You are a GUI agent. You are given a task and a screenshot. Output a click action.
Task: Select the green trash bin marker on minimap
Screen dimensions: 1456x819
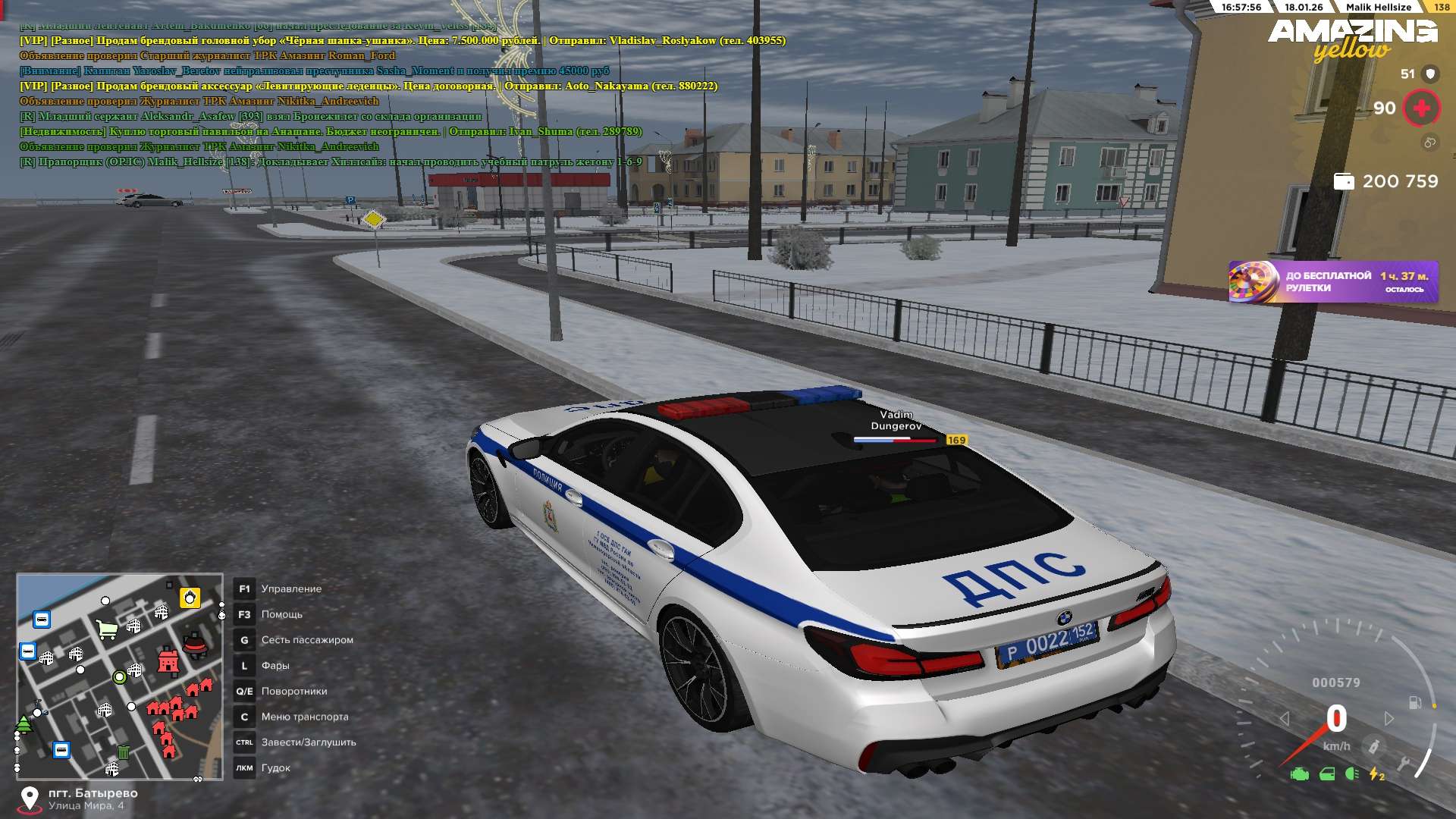pyautogui.click(x=124, y=752)
